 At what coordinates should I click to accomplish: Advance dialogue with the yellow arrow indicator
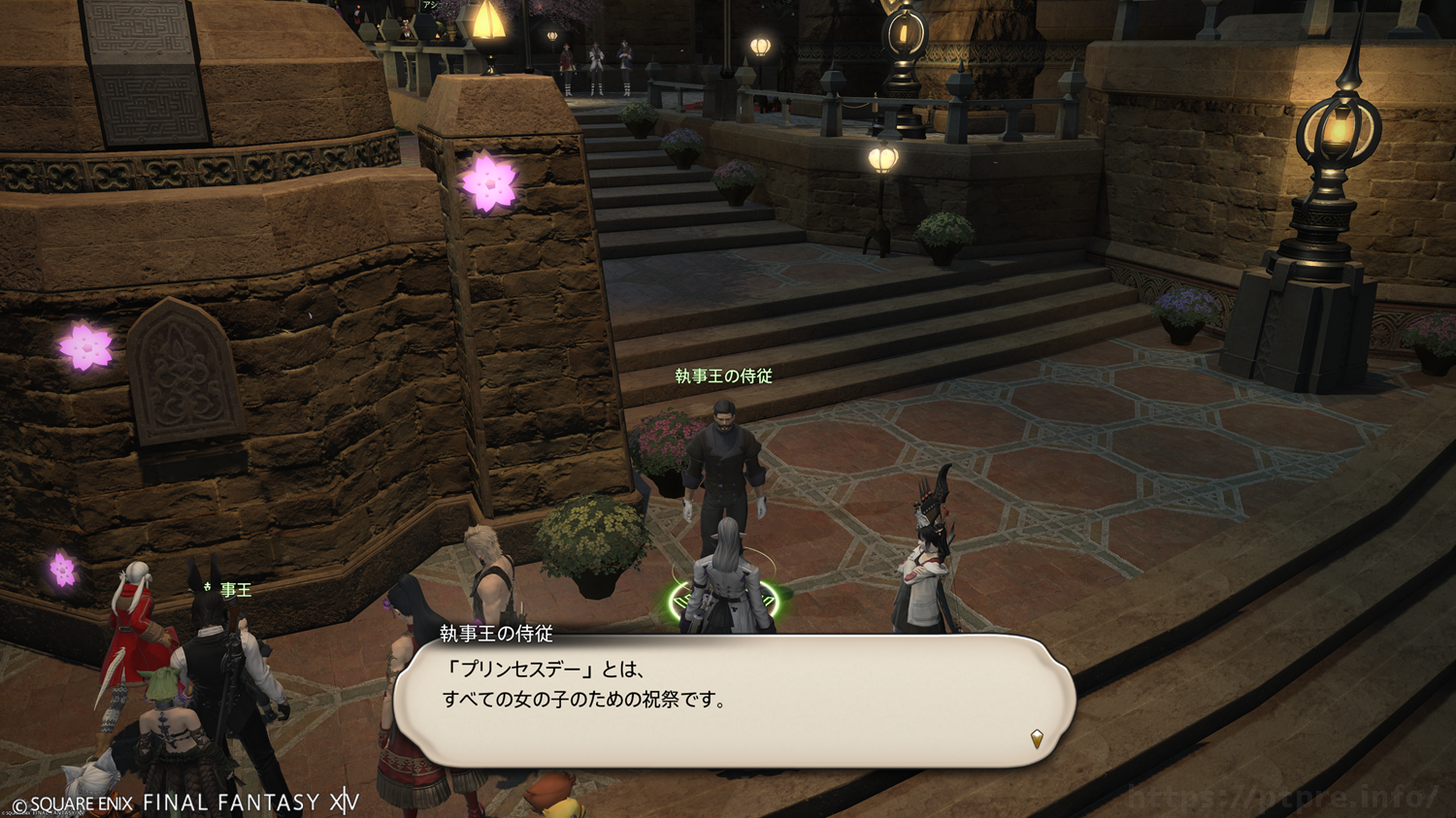pos(1037,738)
